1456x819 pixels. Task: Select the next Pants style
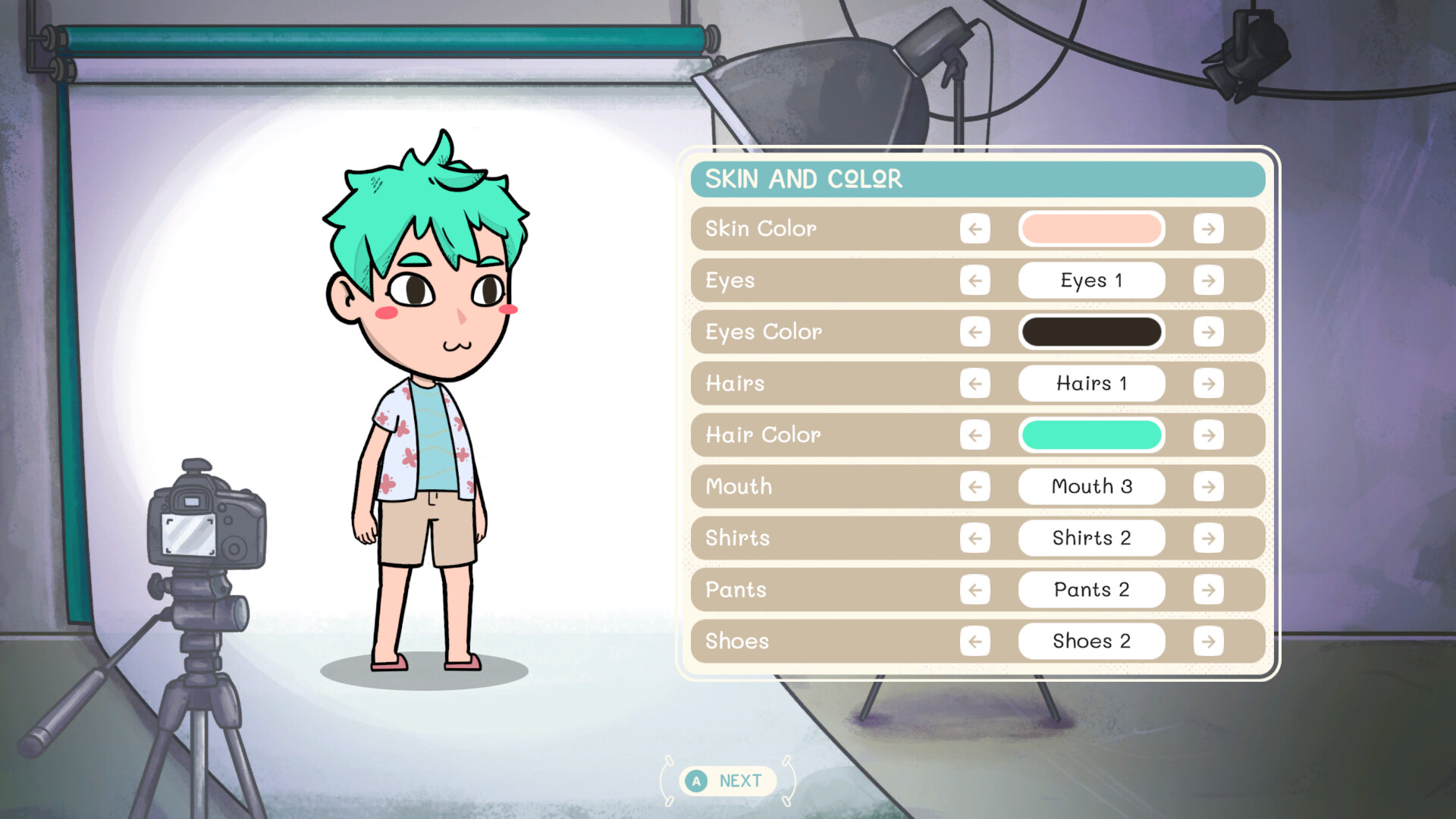(1208, 590)
